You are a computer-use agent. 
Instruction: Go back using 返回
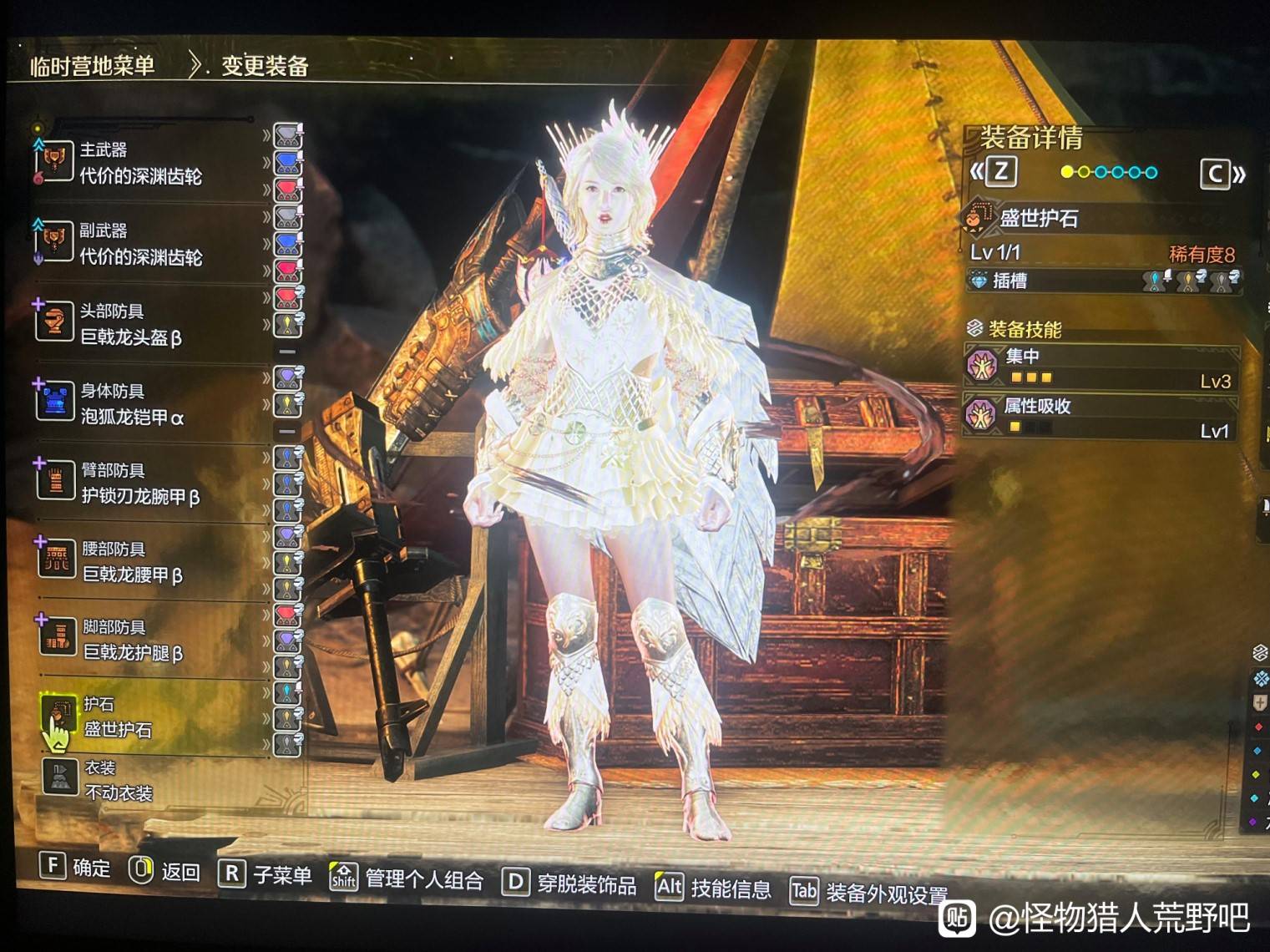pos(165,871)
